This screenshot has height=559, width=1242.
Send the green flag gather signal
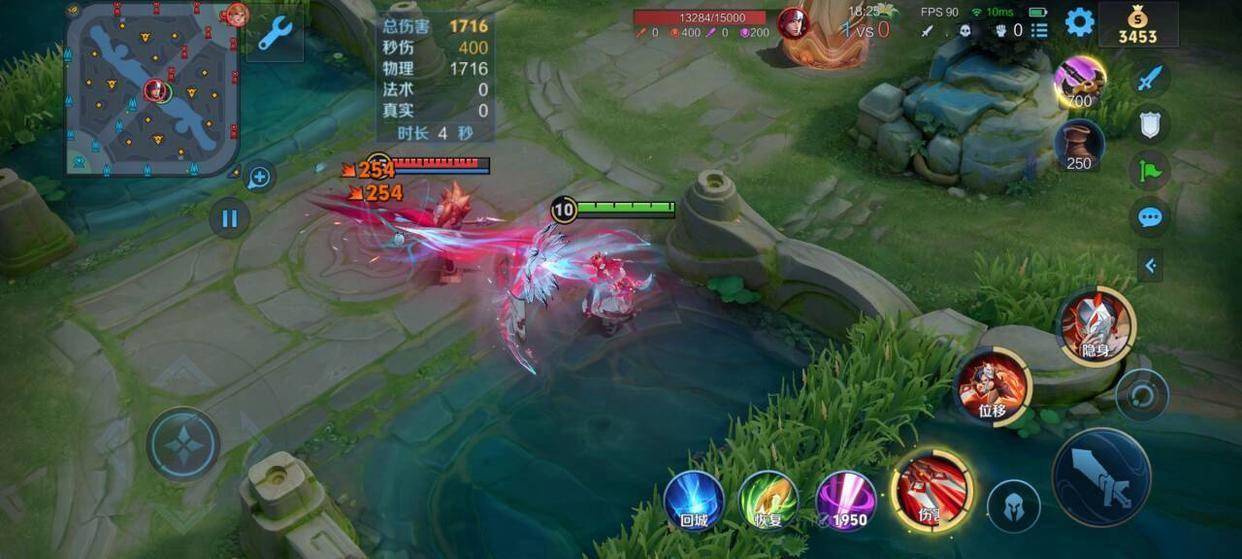[1150, 170]
